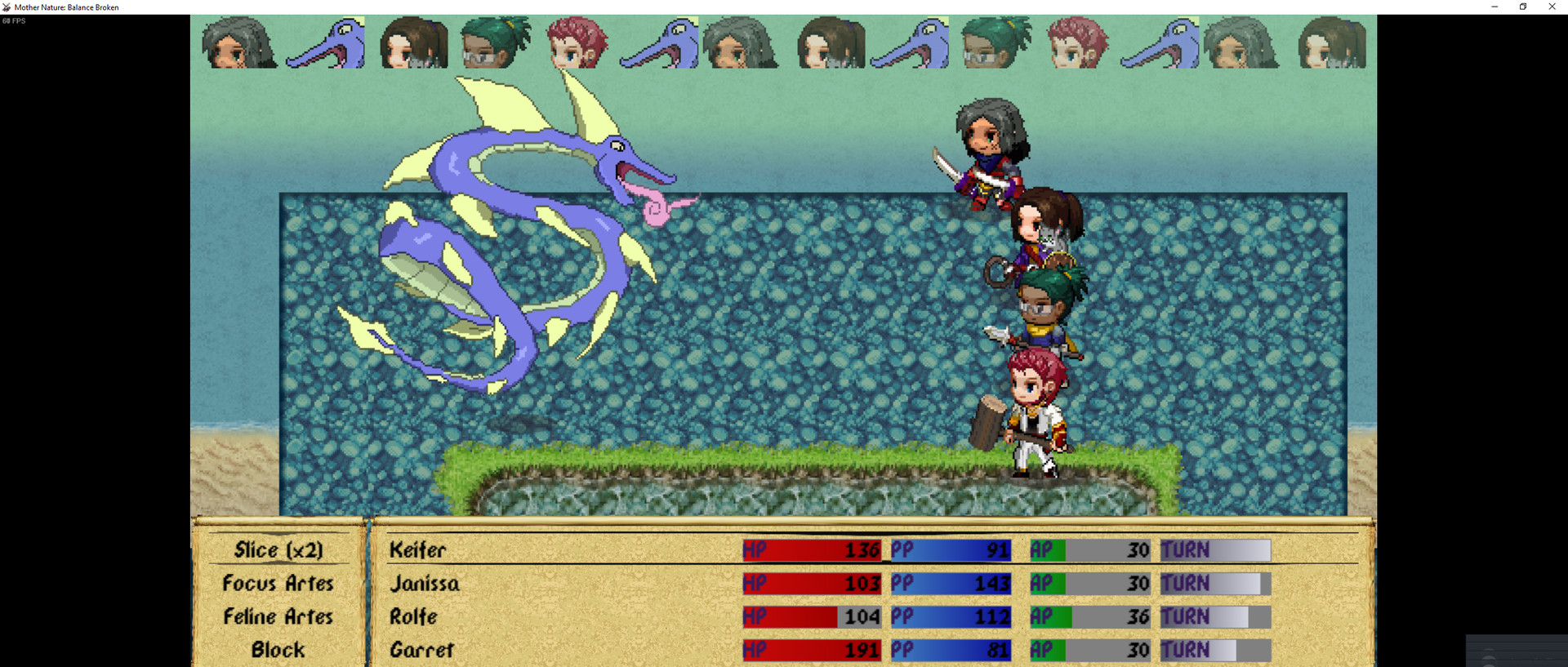Click the last portrait in the turn order bar
1568x667 pixels.
pyautogui.click(x=1331, y=42)
